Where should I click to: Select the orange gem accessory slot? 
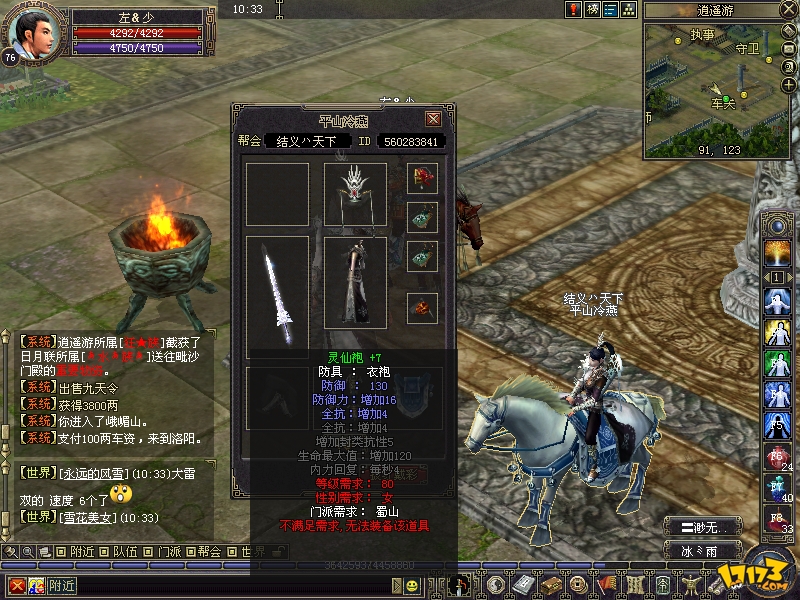(x=422, y=308)
